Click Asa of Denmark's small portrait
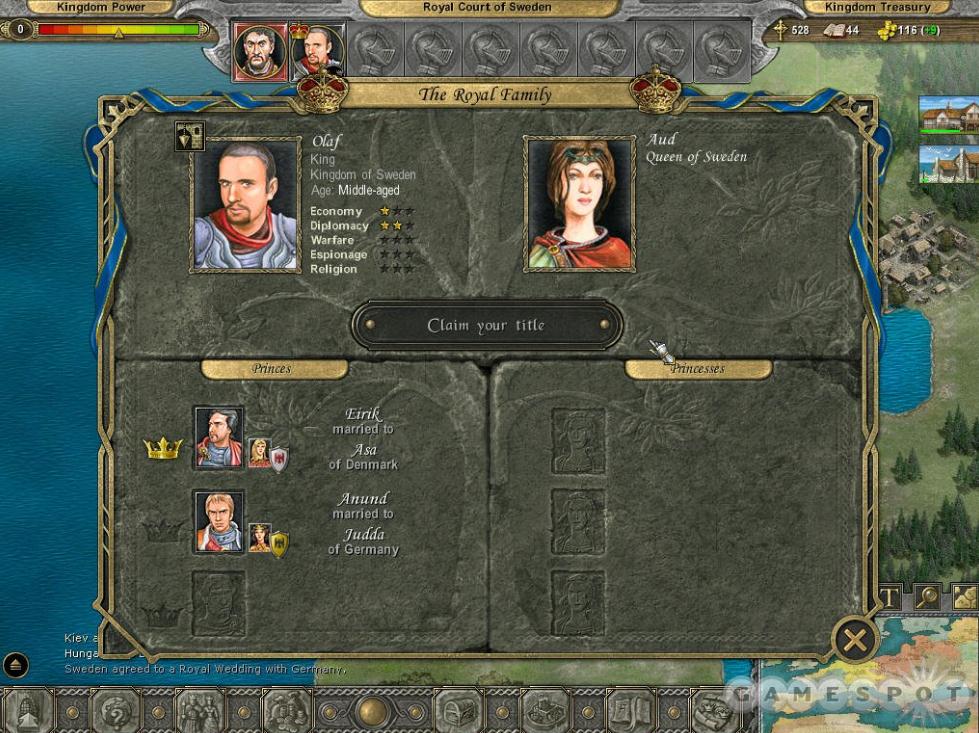The image size is (979, 733). 259,453
